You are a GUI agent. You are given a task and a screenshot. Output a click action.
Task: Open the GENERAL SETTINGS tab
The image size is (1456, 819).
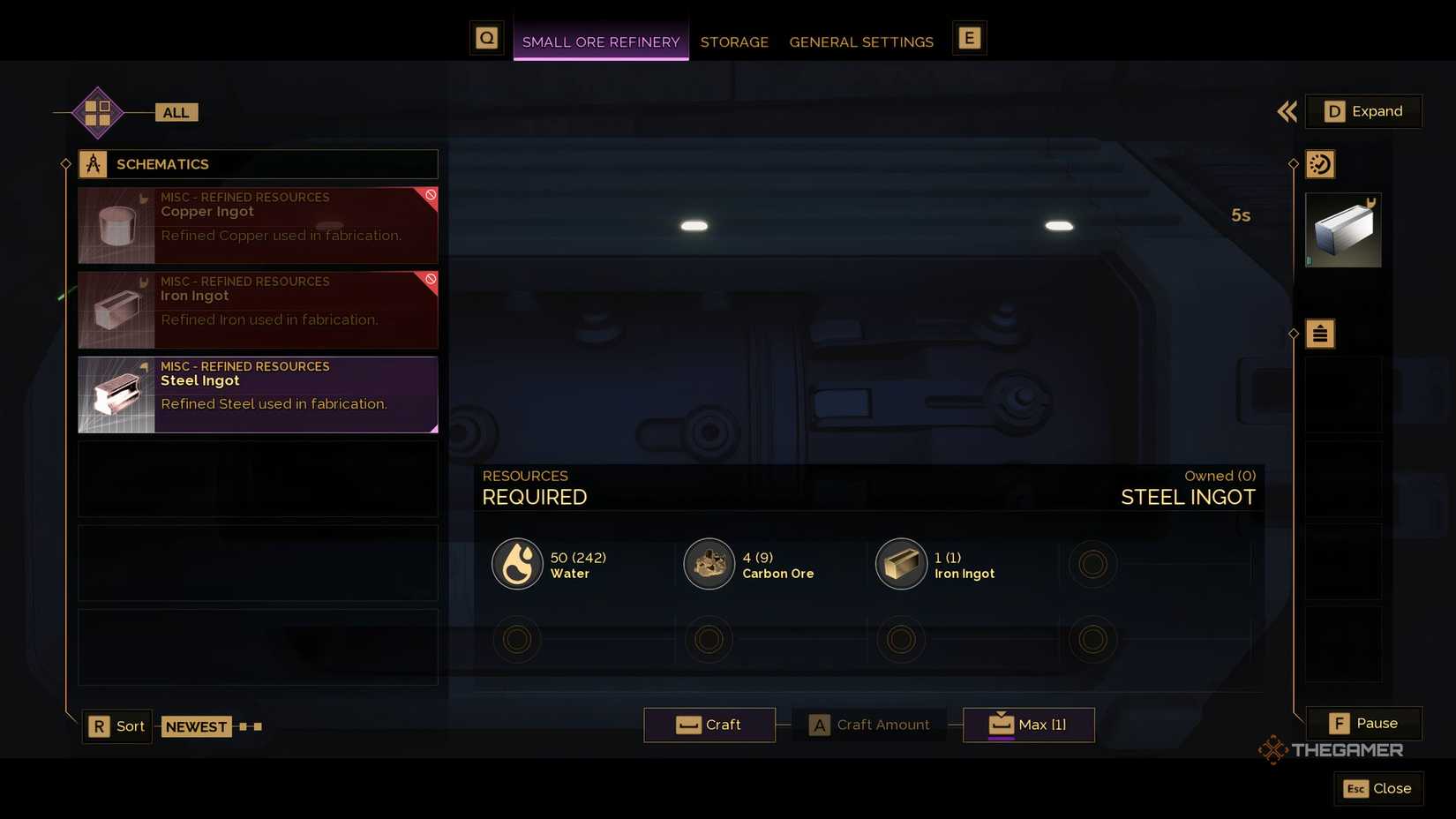click(861, 41)
